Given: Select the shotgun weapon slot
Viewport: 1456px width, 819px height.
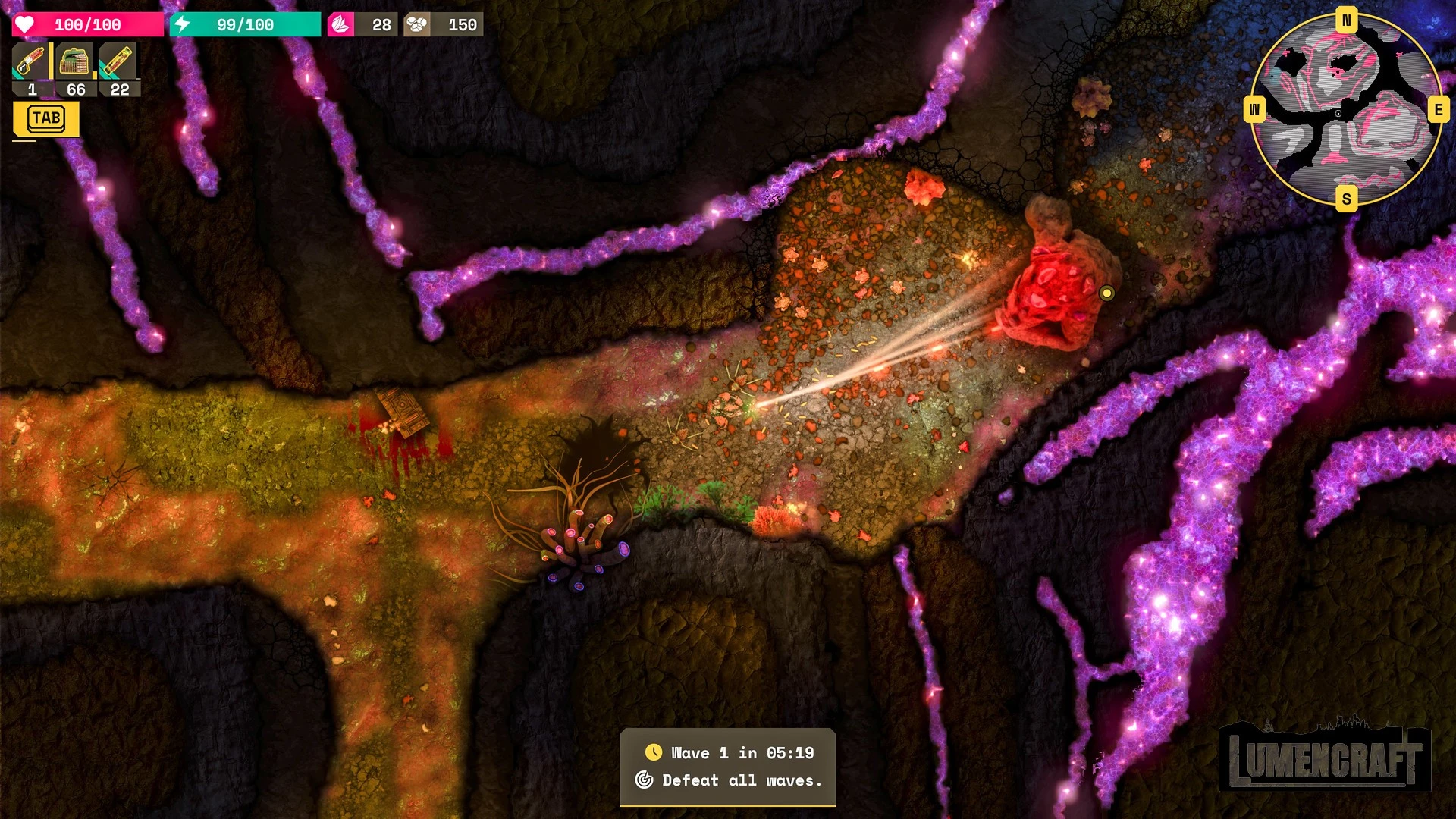Looking at the screenshot, I should (x=31, y=62).
